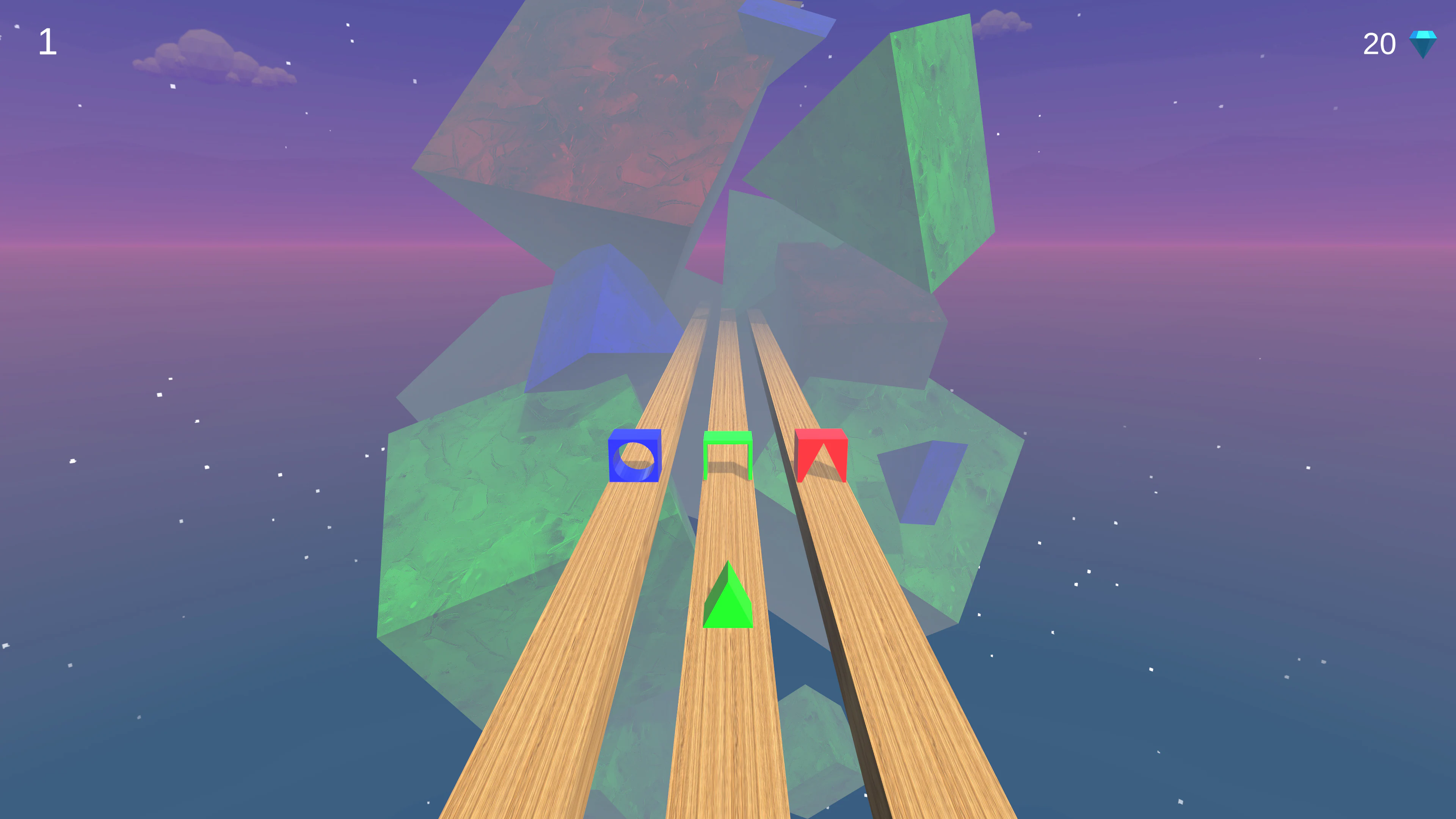This screenshot has height=819, width=1456.
Task: Click the gem count number 20
Action: click(x=1380, y=44)
